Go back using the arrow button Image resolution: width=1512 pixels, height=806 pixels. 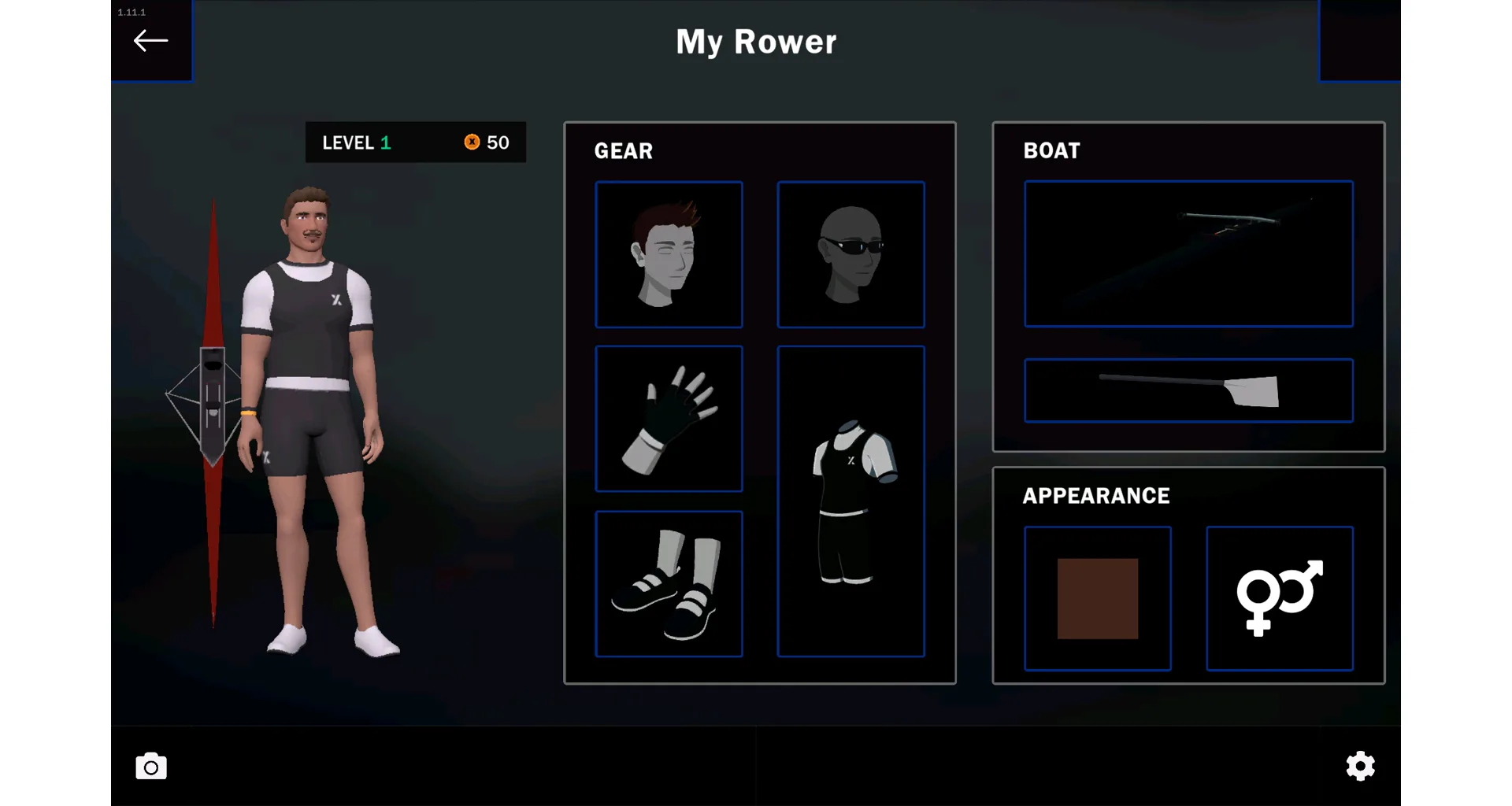pos(150,41)
